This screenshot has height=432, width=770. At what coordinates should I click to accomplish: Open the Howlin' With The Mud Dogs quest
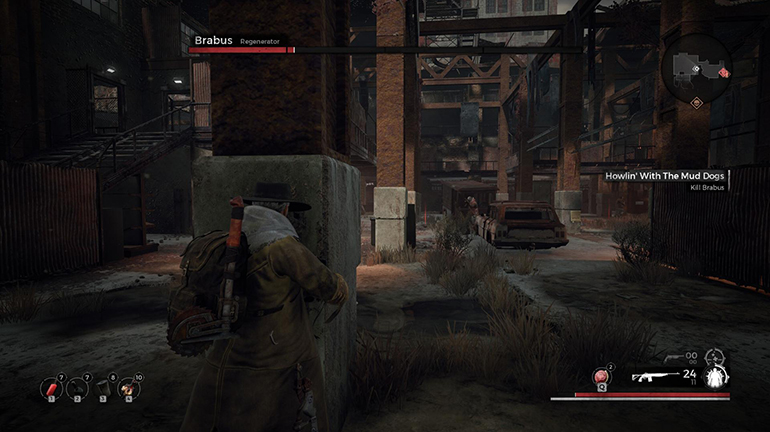pos(665,176)
